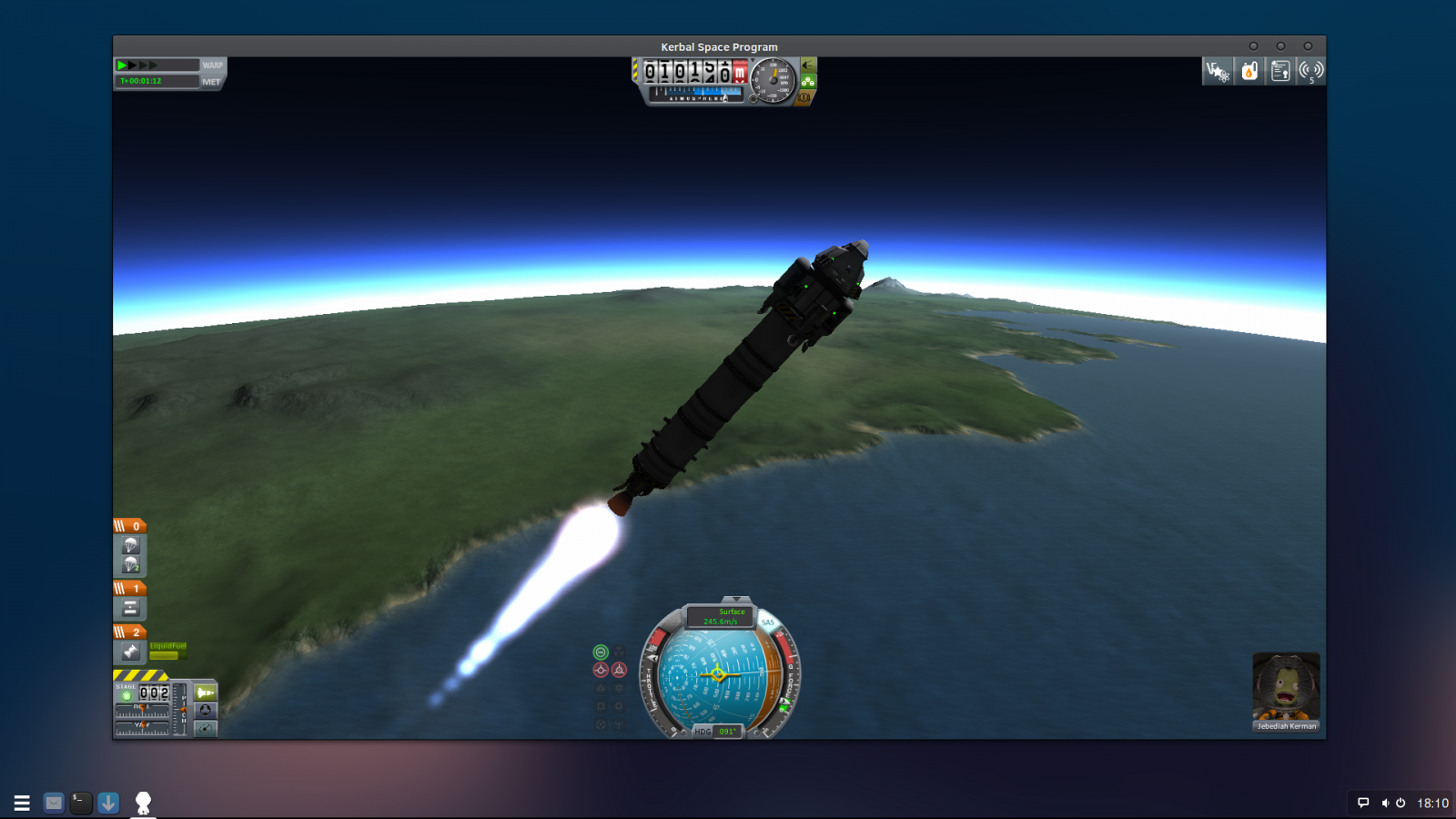Select the top parachute icon in stage 0
Viewport: 1456px width, 819px height.
point(130,545)
